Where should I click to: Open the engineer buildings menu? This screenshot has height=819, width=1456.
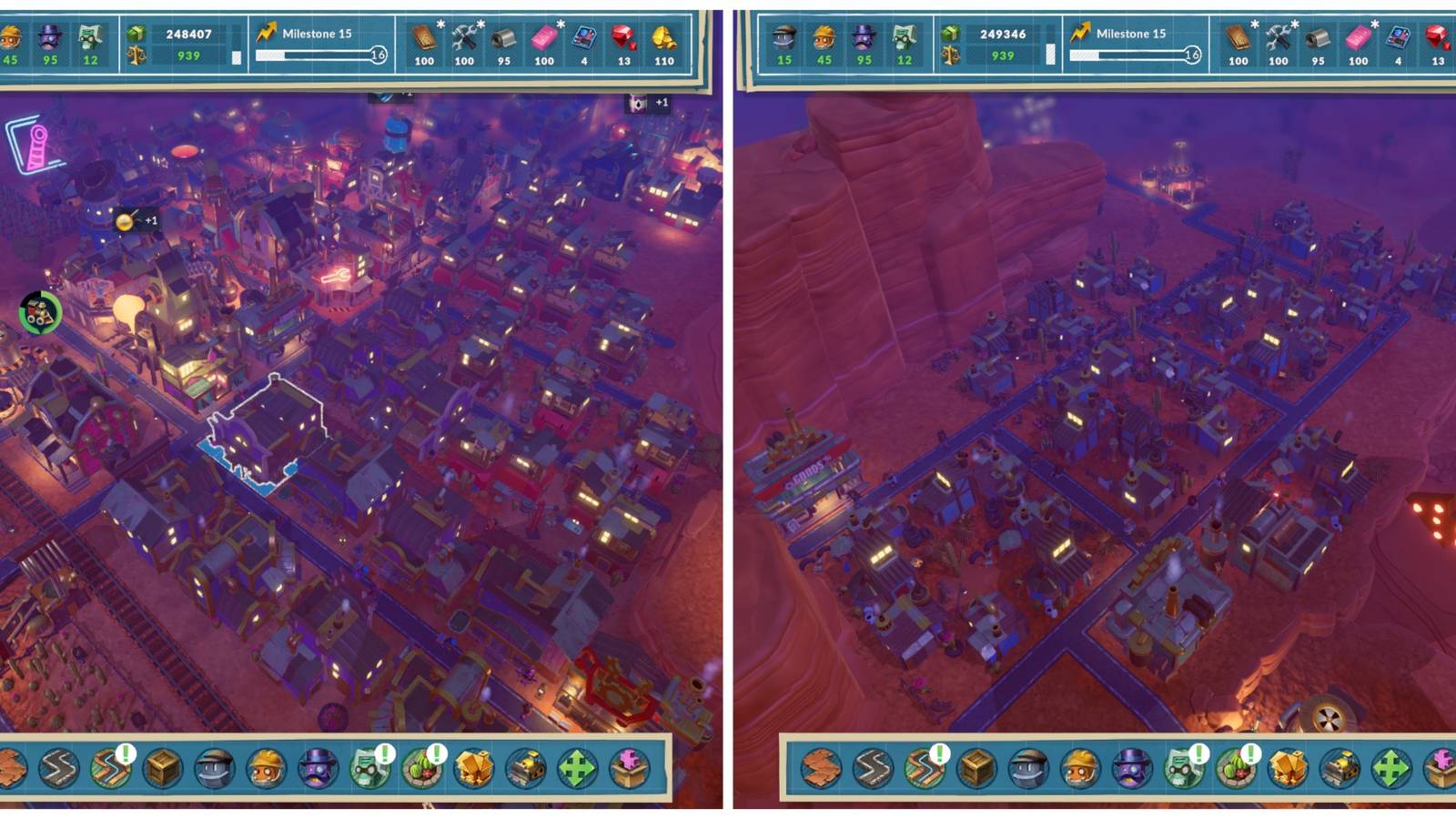(x=265, y=769)
